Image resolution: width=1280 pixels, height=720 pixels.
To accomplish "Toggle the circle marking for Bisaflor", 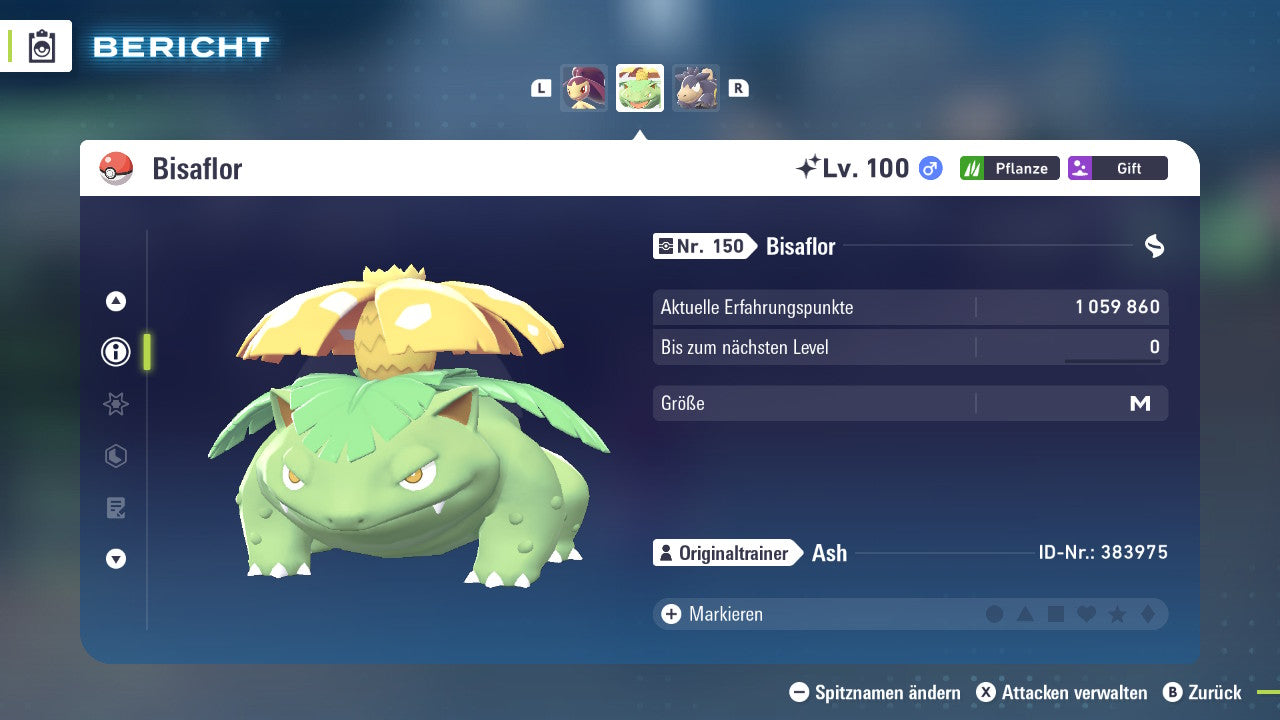I will pyautogui.click(x=994, y=614).
